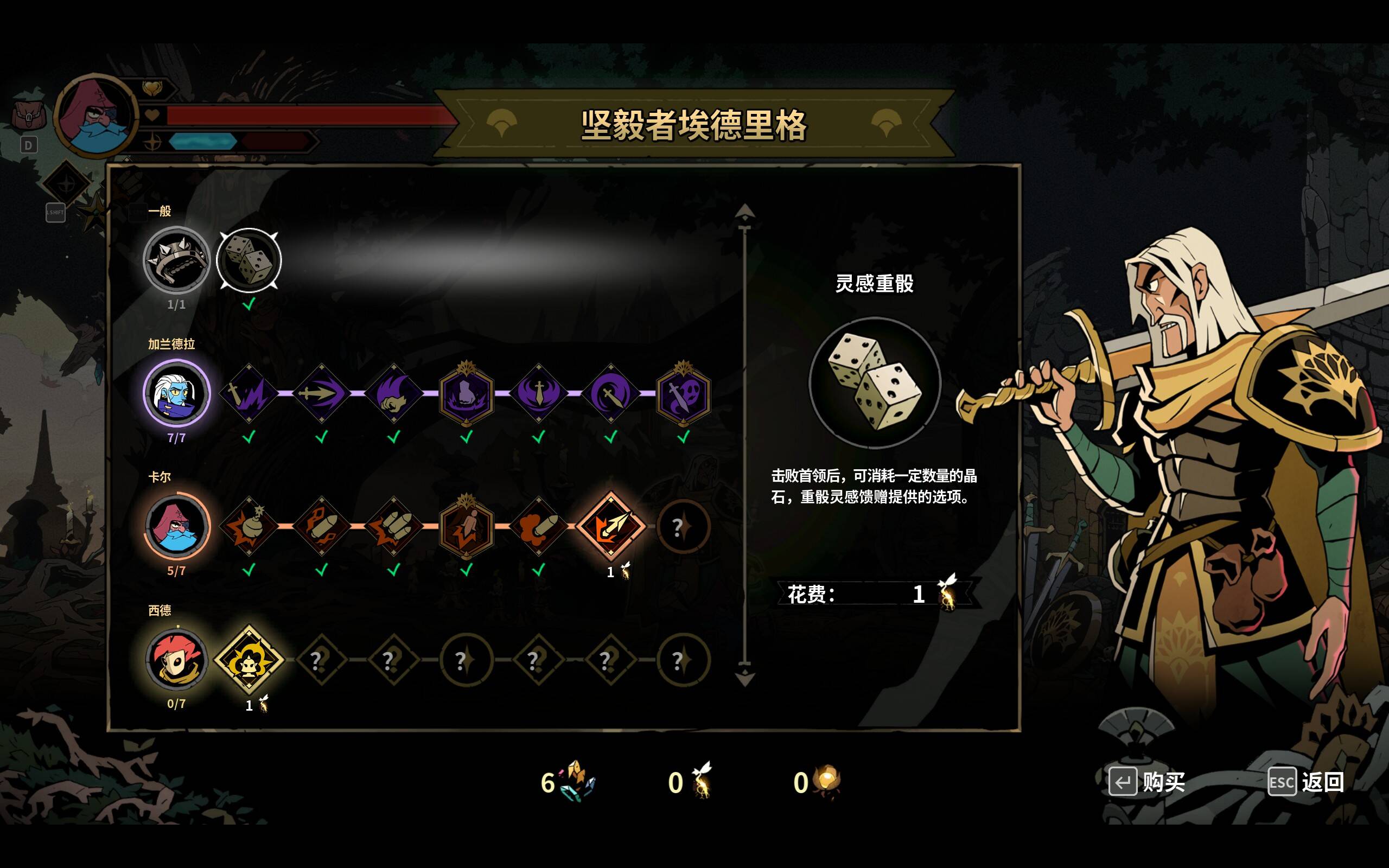Select Karl's glowing arrow skill node
Image resolution: width=1389 pixels, height=868 pixels.
[x=611, y=526]
